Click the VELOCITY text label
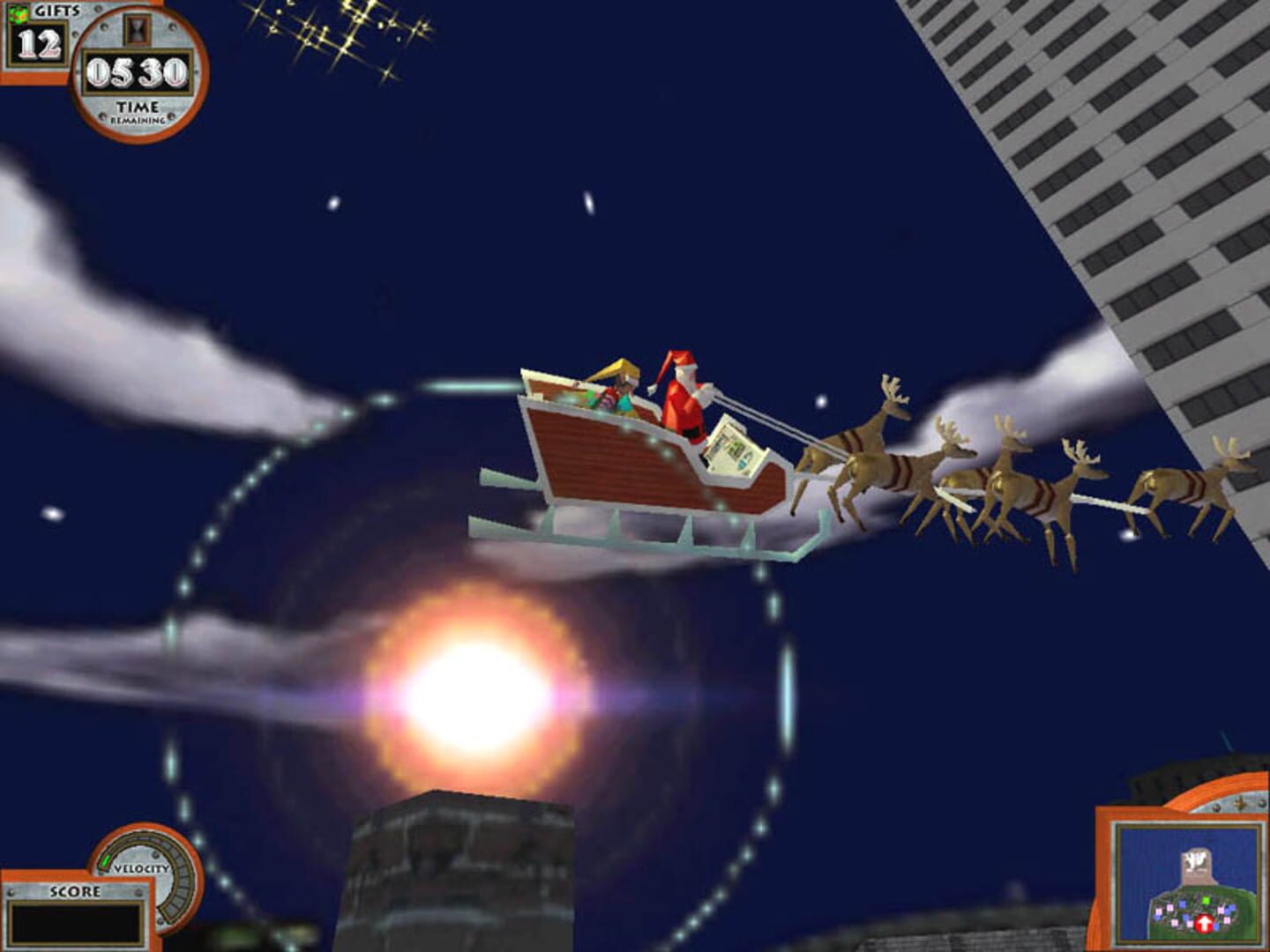Viewport: 1270px width, 952px height. [142, 868]
